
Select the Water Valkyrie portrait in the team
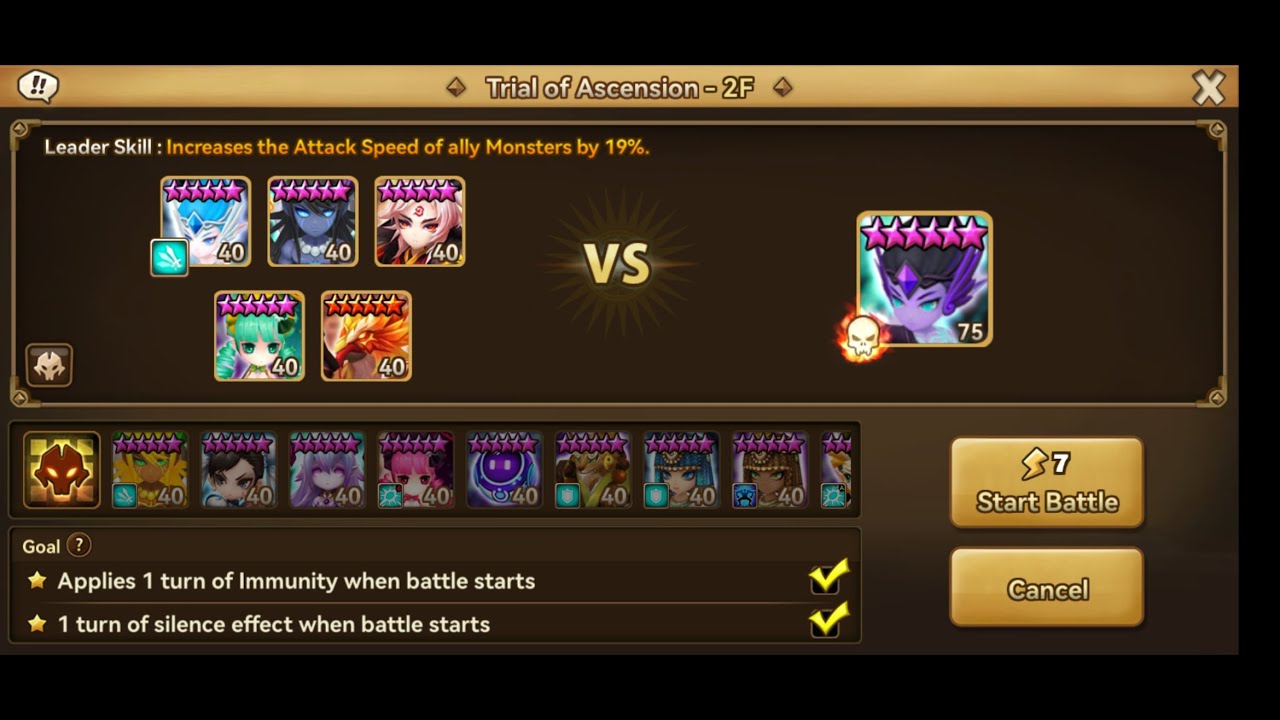click(x=205, y=221)
